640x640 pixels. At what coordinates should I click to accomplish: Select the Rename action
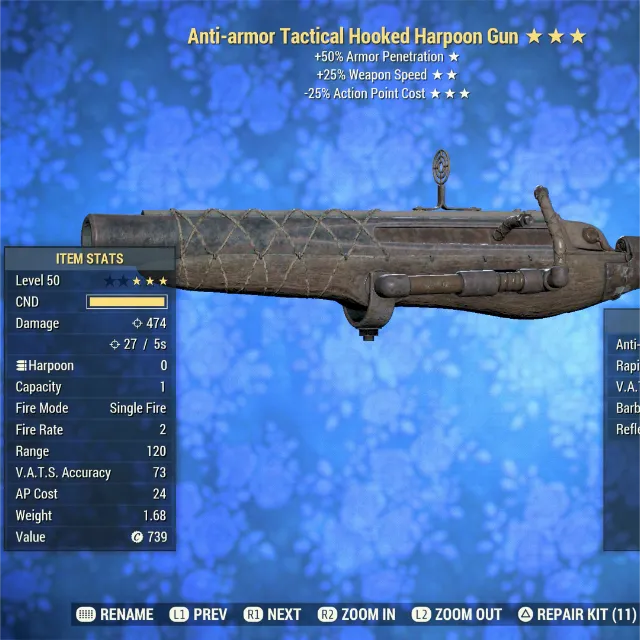tap(115, 614)
